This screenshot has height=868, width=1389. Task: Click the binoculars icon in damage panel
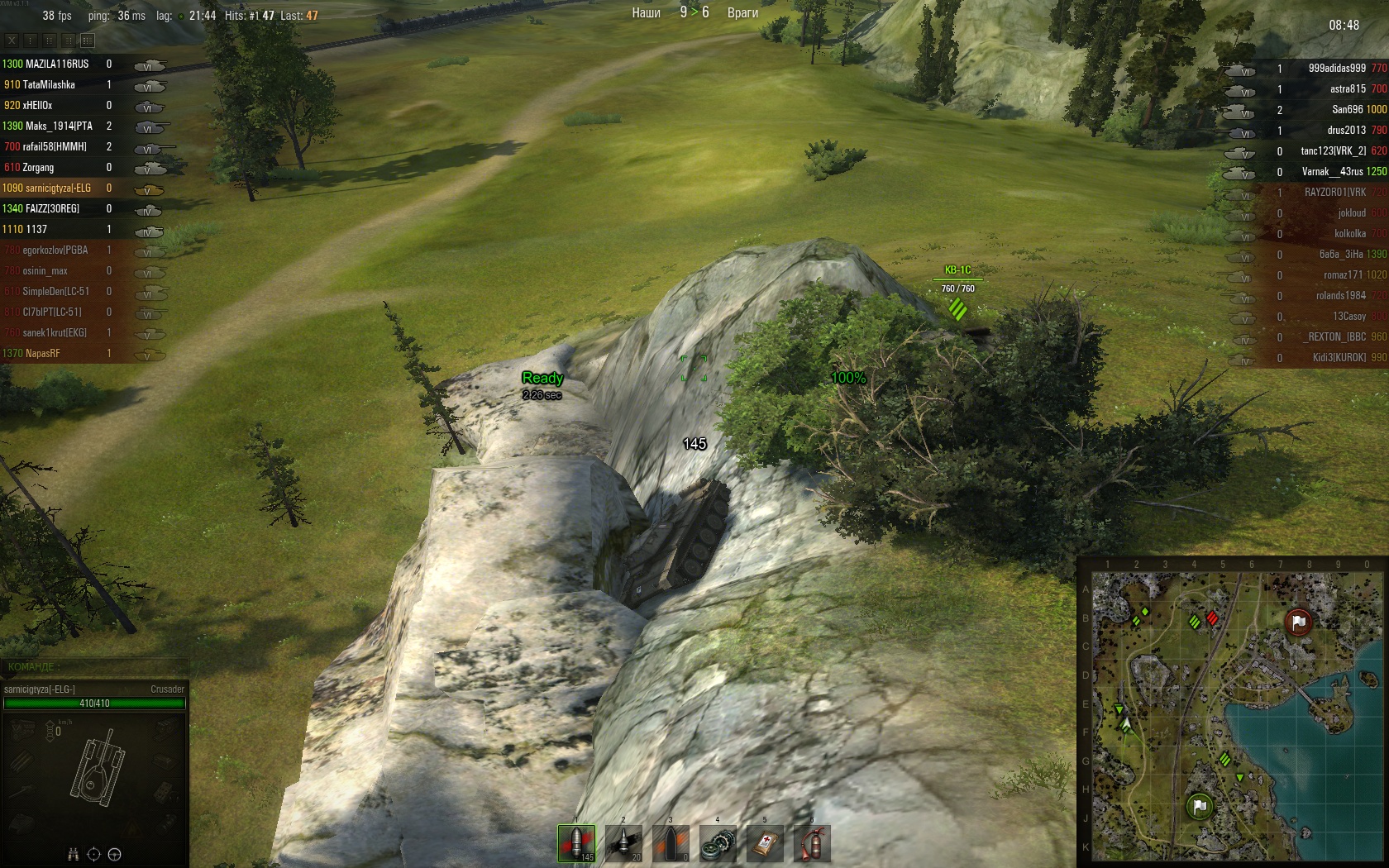coord(73,854)
